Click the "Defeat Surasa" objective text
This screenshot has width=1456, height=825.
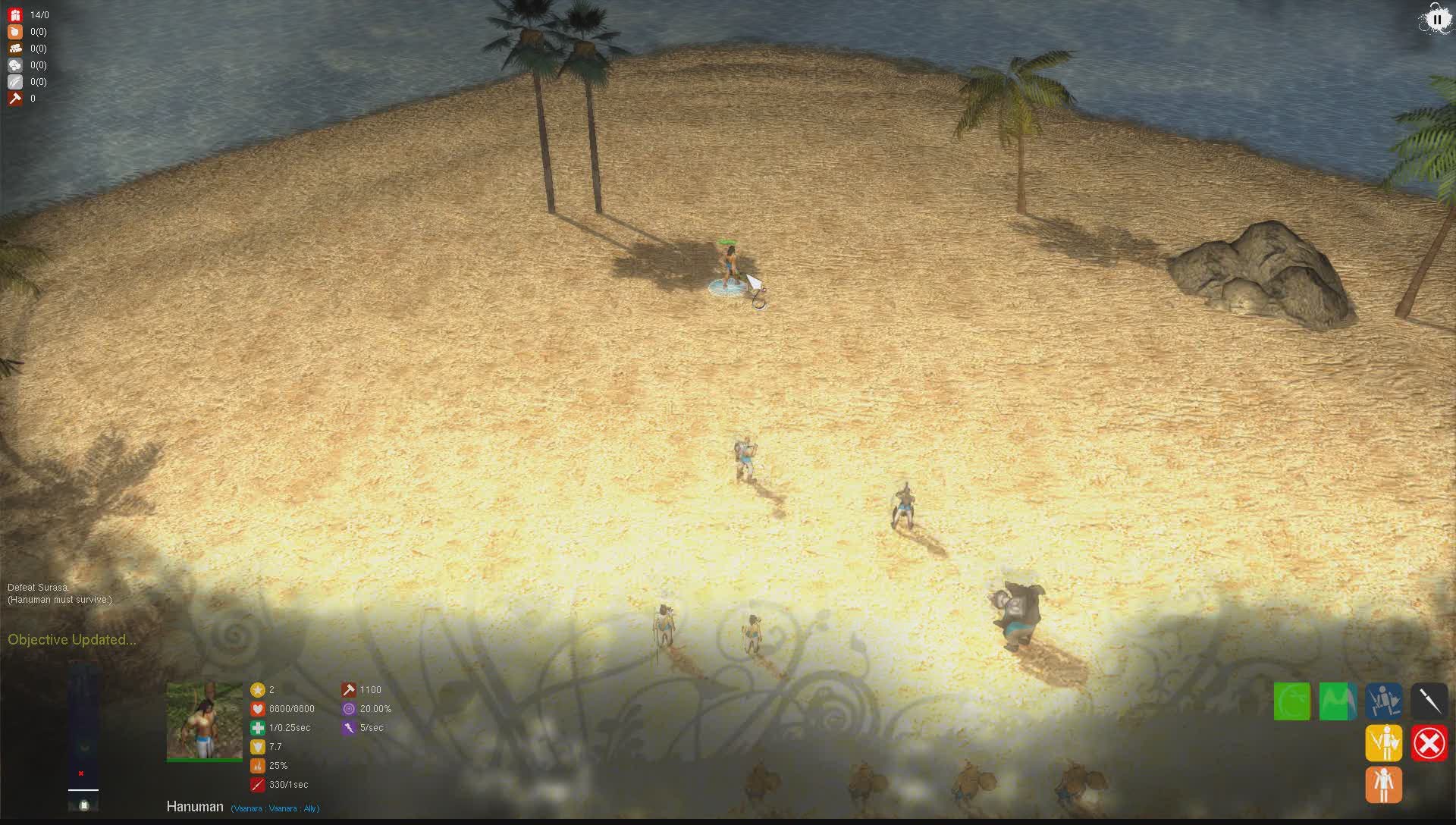pyautogui.click(x=36, y=587)
